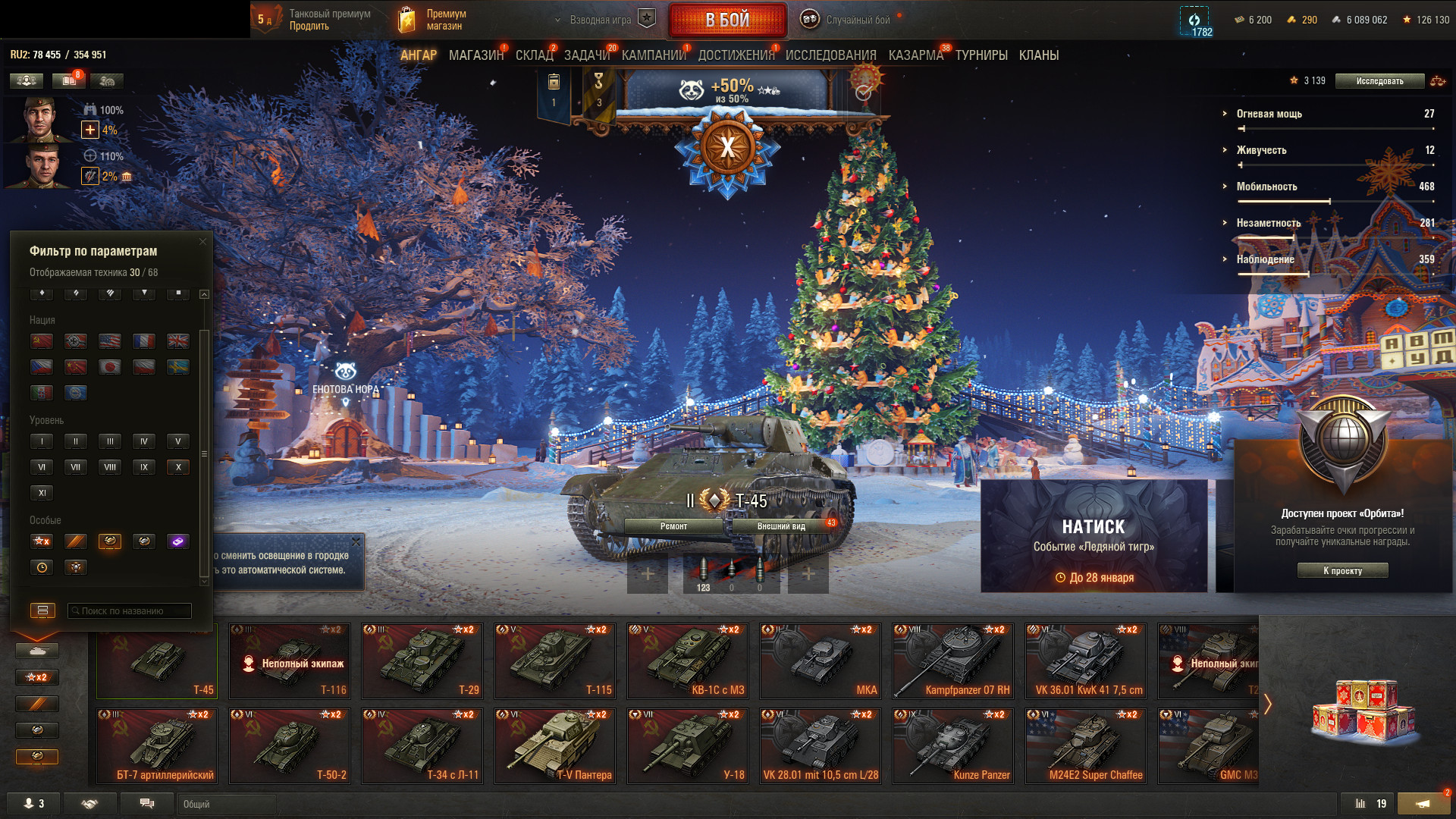Open the Натиск event banner
This screenshot has height=819, width=1456.
[x=1094, y=535]
